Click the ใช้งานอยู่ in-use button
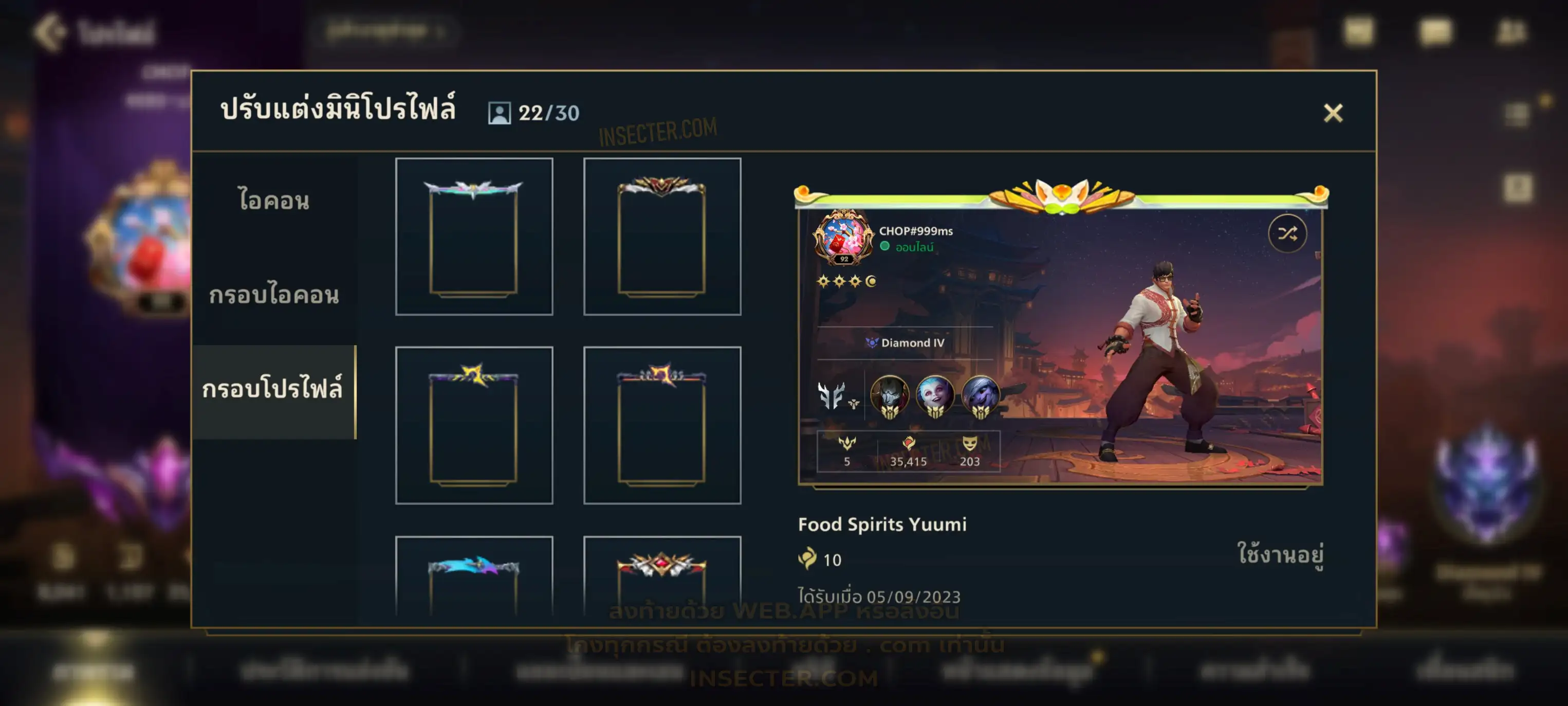The width and height of the screenshot is (1568, 706). coord(1280,554)
